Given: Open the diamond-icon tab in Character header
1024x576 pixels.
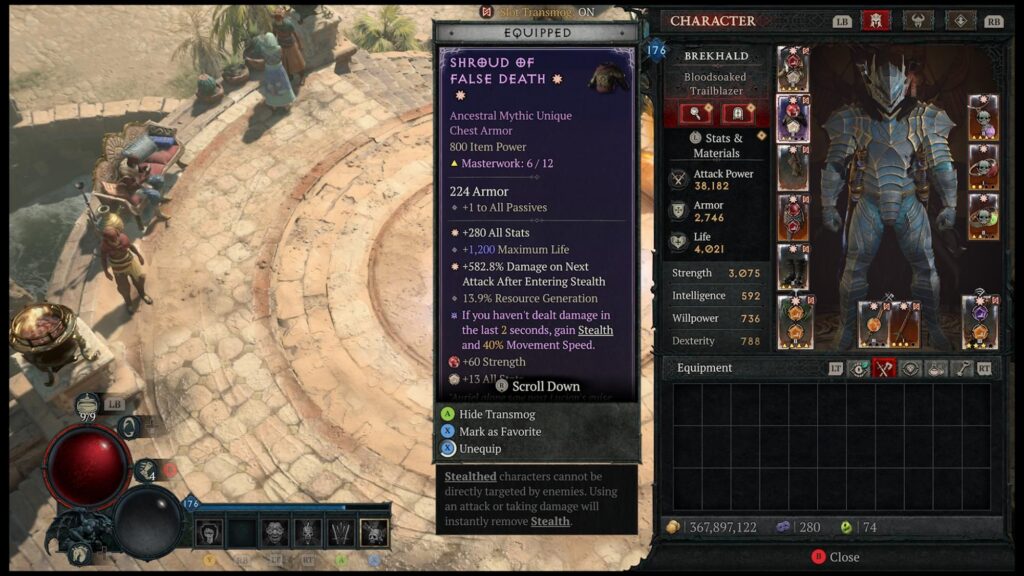Looking at the screenshot, I should (x=960, y=21).
